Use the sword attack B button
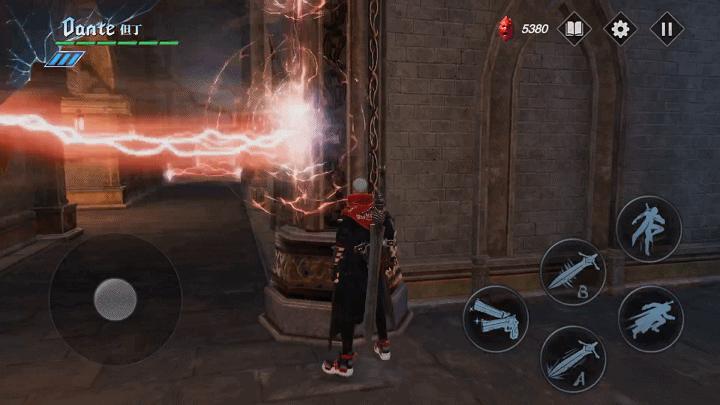Image resolution: width=720 pixels, height=405 pixels. (x=573, y=272)
